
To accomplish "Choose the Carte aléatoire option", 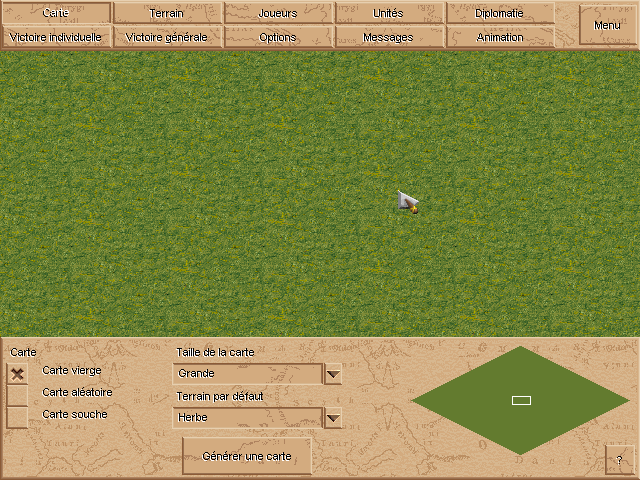I will pyautogui.click(x=18, y=394).
